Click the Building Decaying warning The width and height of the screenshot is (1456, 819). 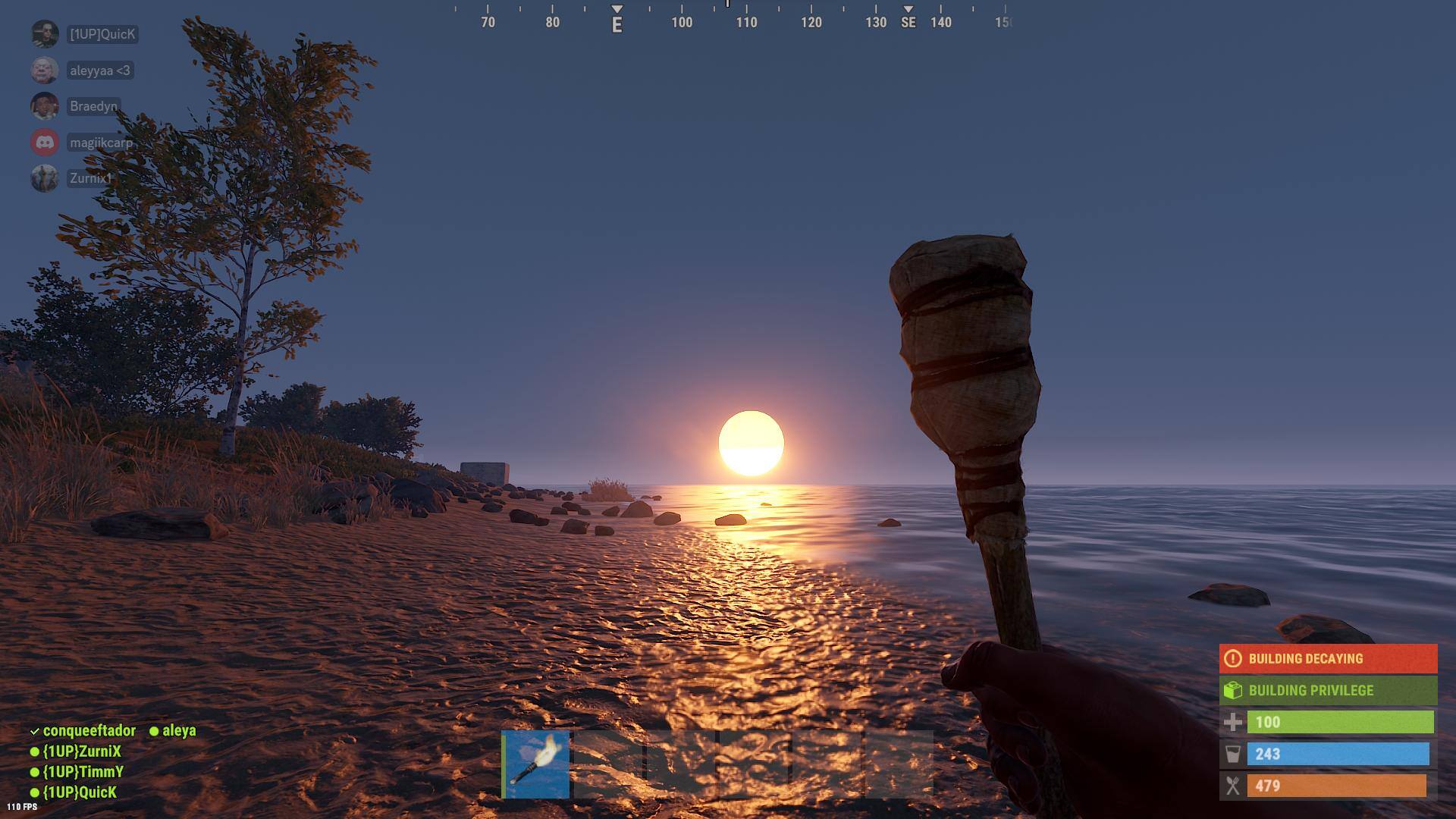(x=1327, y=658)
